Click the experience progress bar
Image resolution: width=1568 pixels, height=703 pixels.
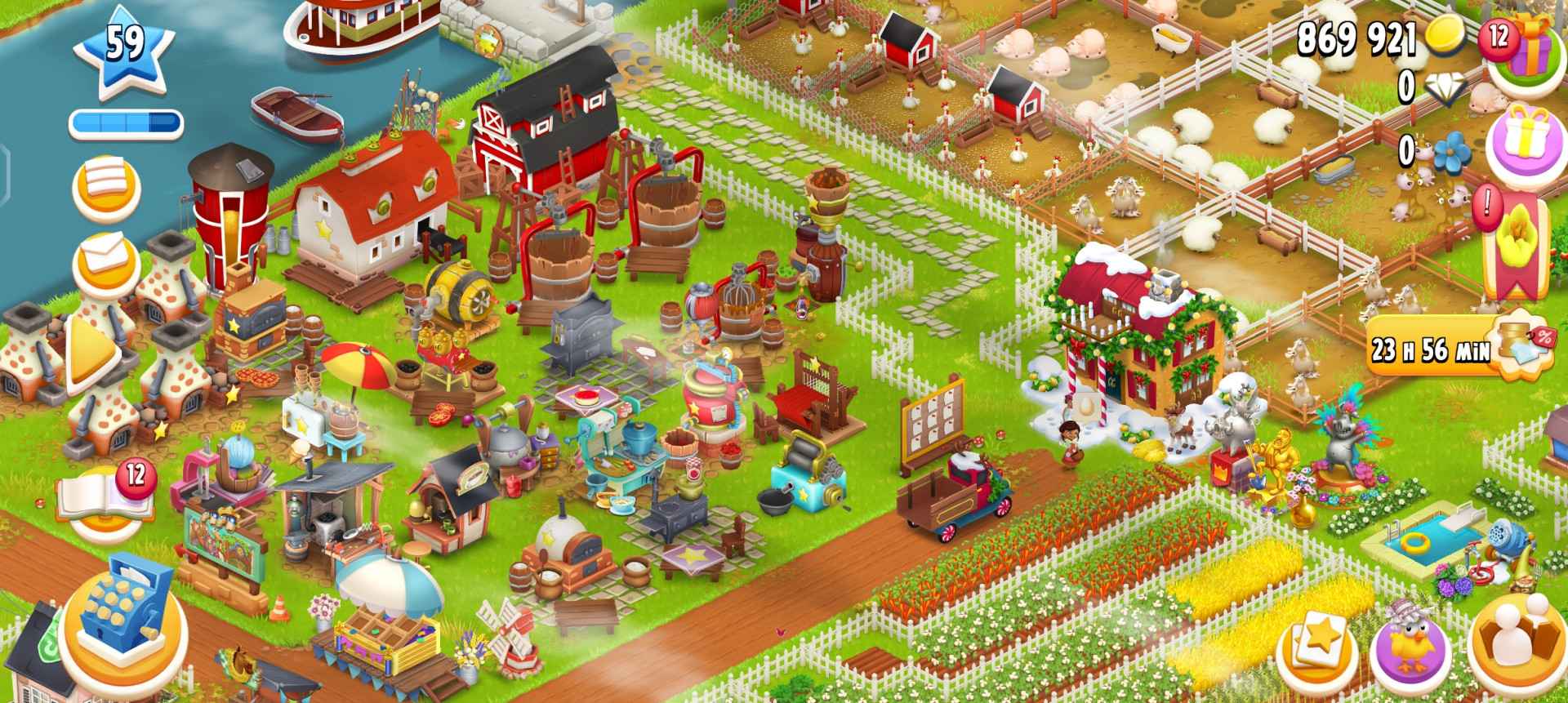click(x=127, y=121)
